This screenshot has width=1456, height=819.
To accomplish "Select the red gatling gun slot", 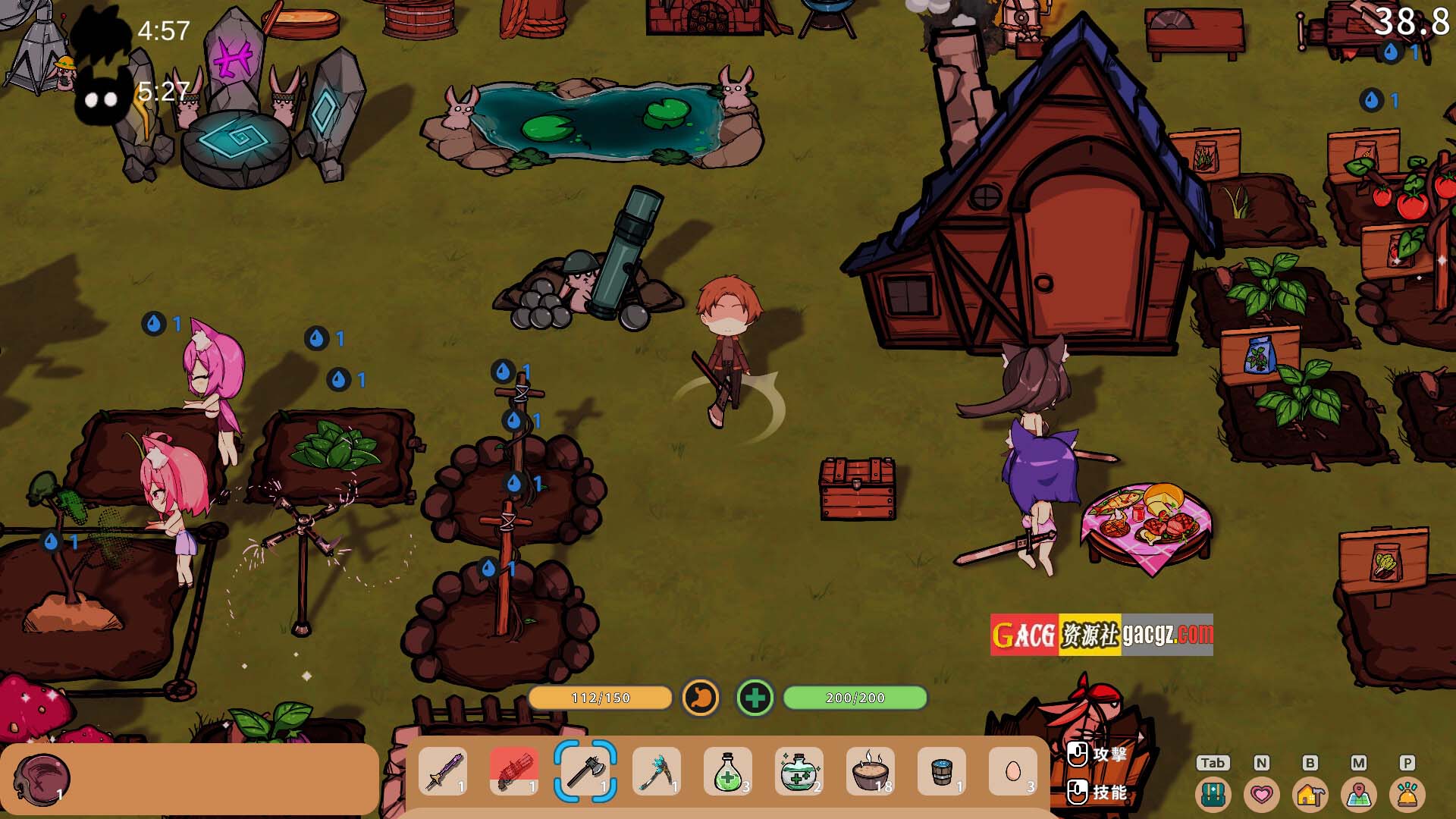I will [514, 771].
